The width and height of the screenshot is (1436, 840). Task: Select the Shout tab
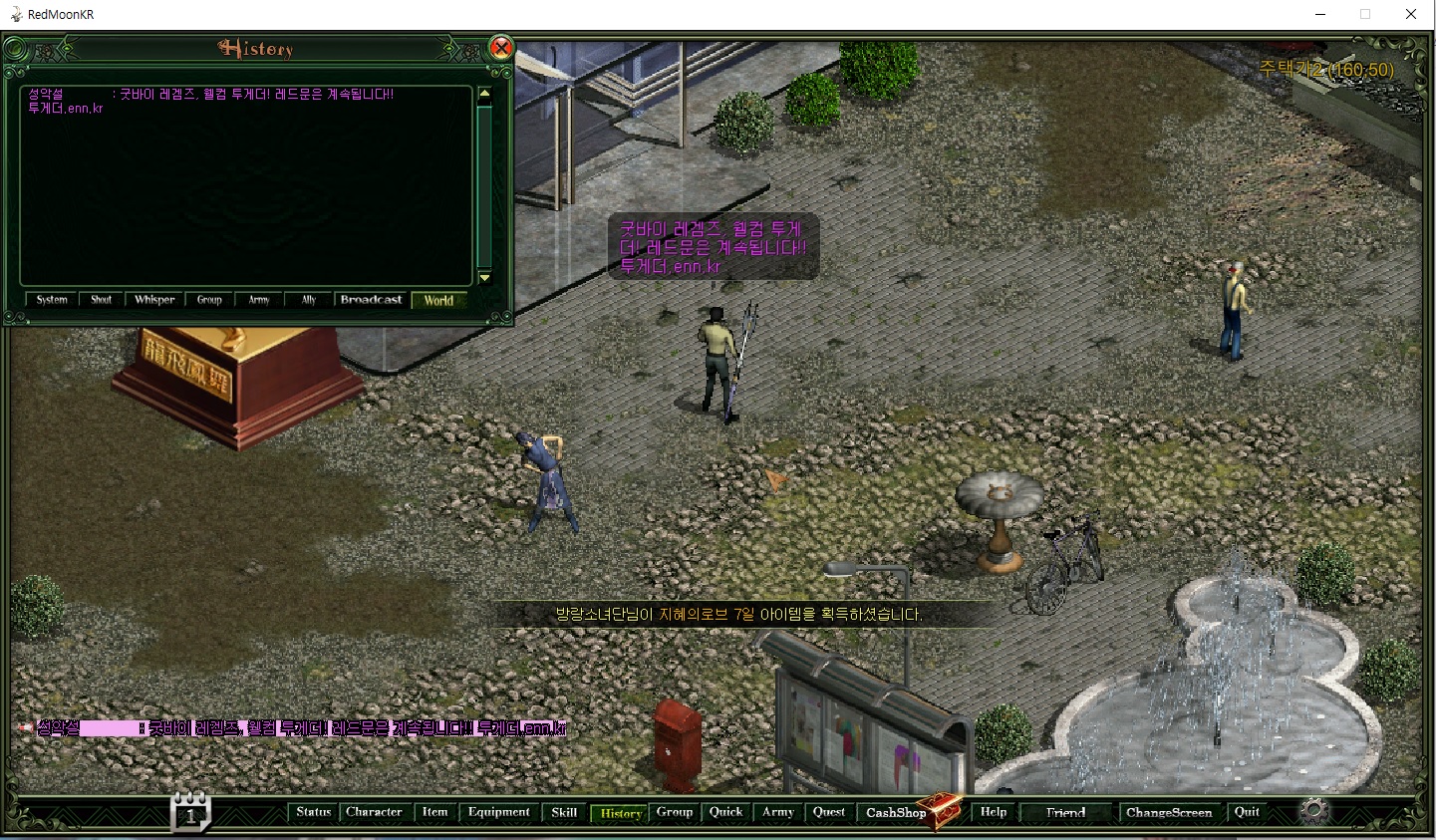tap(102, 300)
